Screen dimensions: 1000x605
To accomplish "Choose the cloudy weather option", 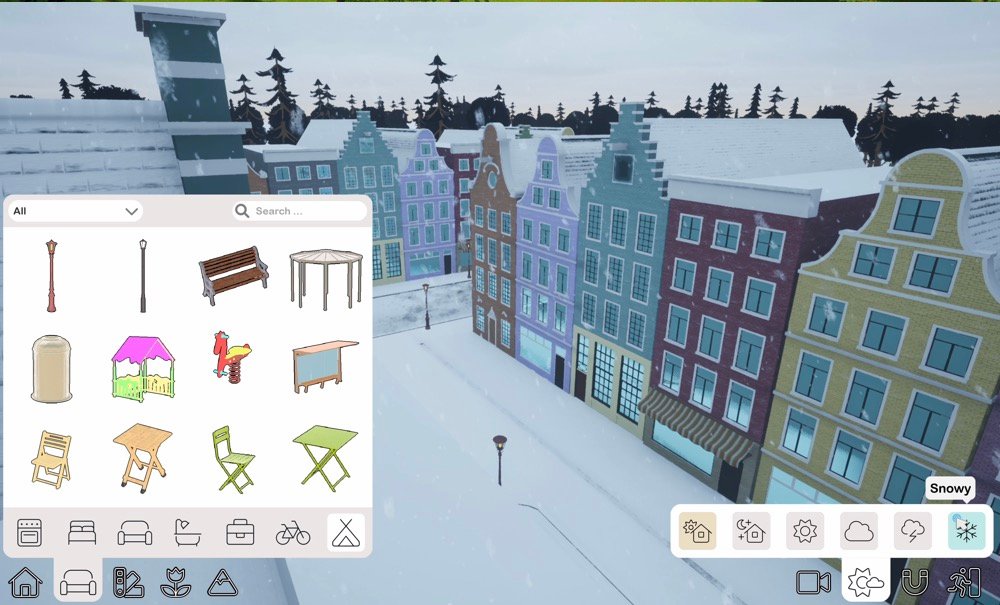I will [858, 531].
